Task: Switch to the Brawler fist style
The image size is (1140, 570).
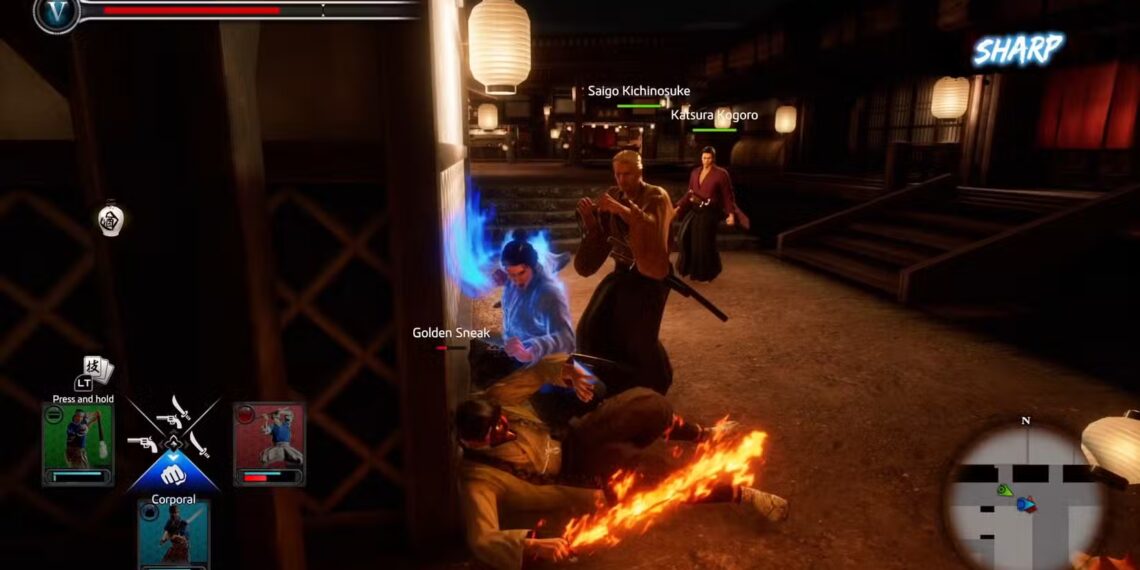Action: tap(173, 474)
